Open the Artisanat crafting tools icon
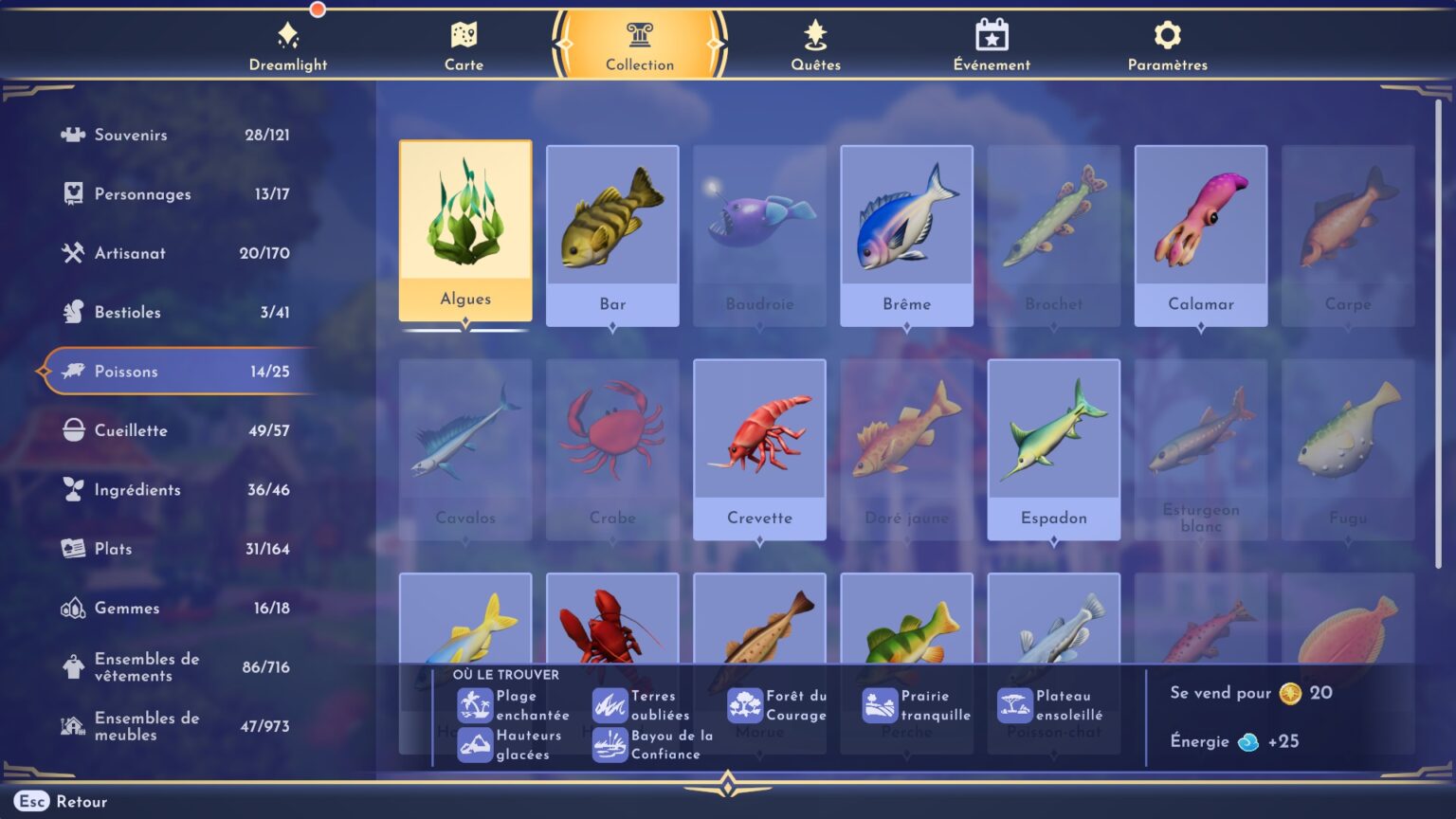The image size is (1456, 819). tap(72, 253)
